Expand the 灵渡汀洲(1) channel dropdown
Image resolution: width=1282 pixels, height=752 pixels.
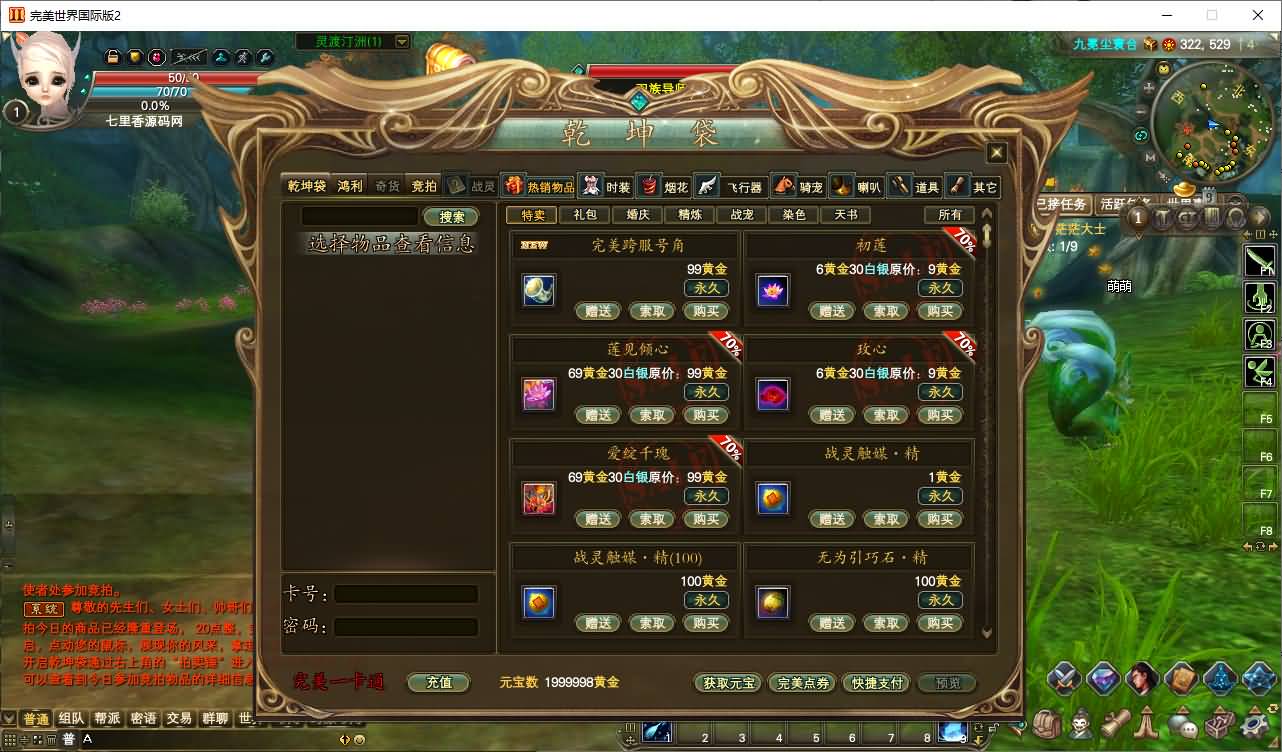pyautogui.click(x=403, y=42)
